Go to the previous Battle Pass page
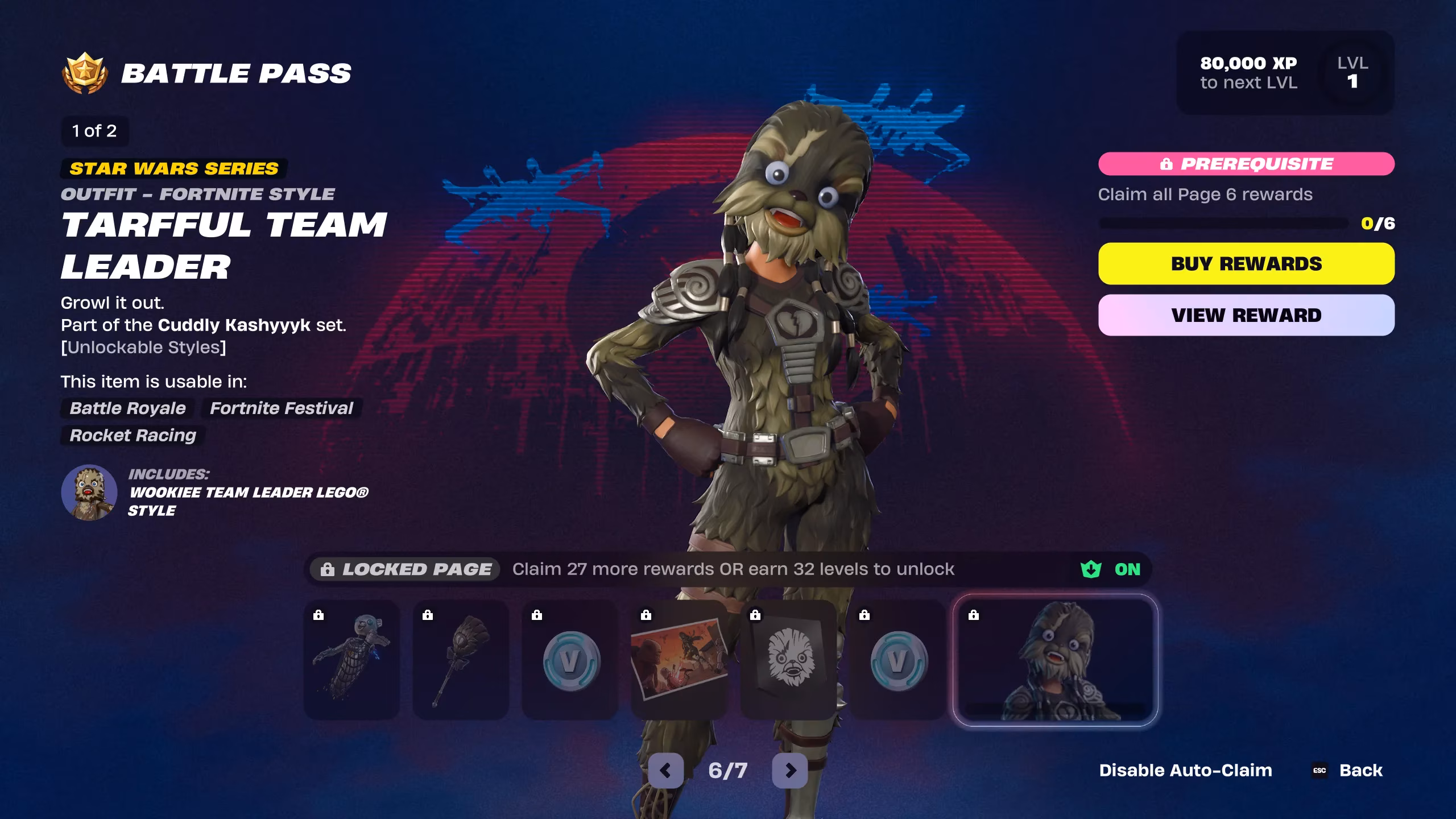 pos(665,770)
